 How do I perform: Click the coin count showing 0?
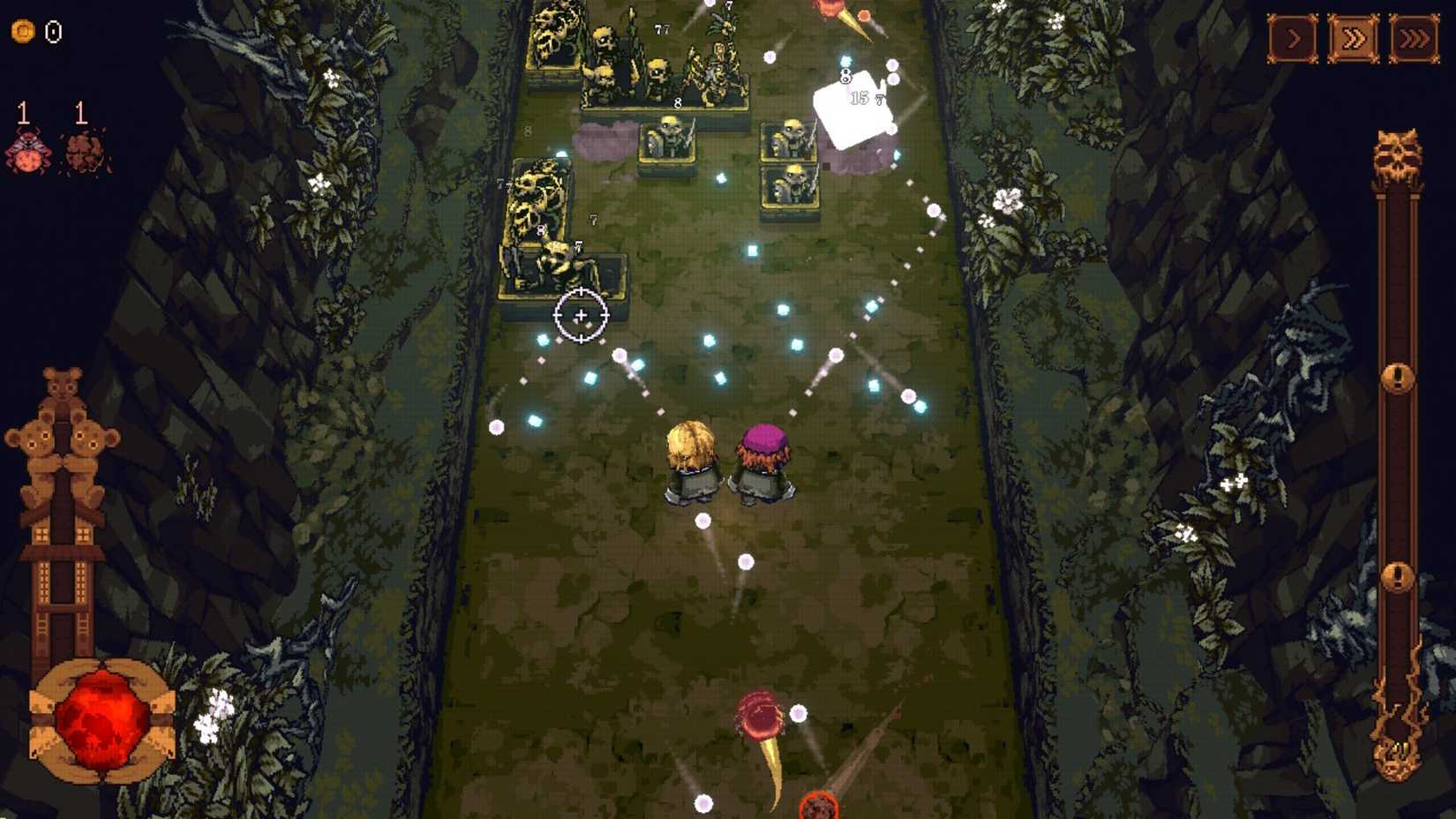pos(51,32)
